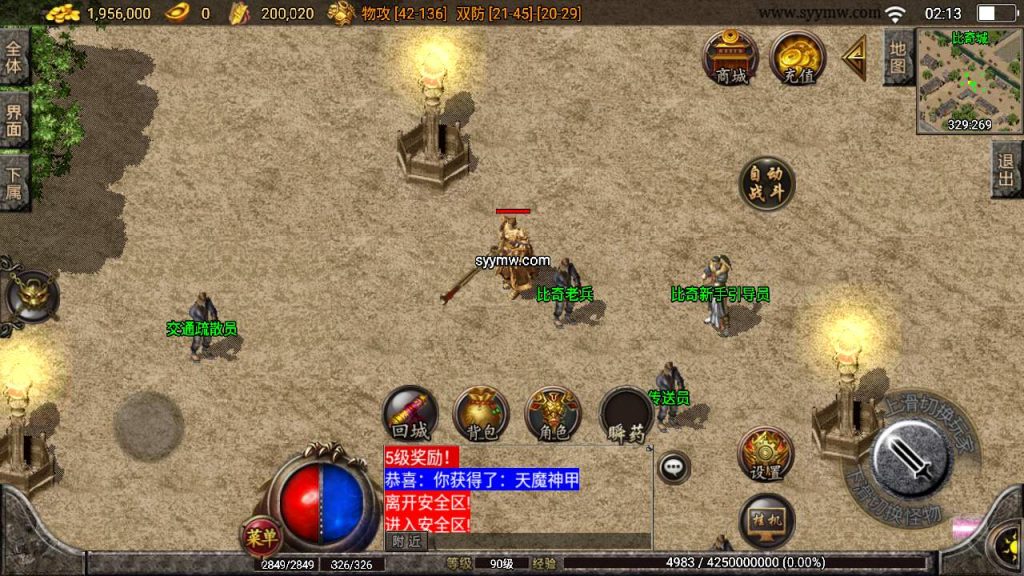
Task: Use the 回城 return-to-town scroll
Action: [410, 414]
